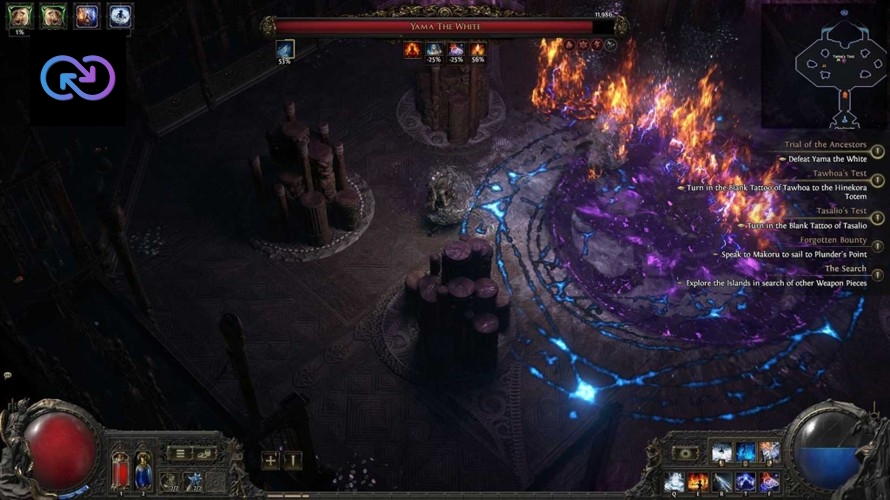The image size is (890, 500).
Task: Select Tasalio's Test quest marker
Action: click(877, 218)
